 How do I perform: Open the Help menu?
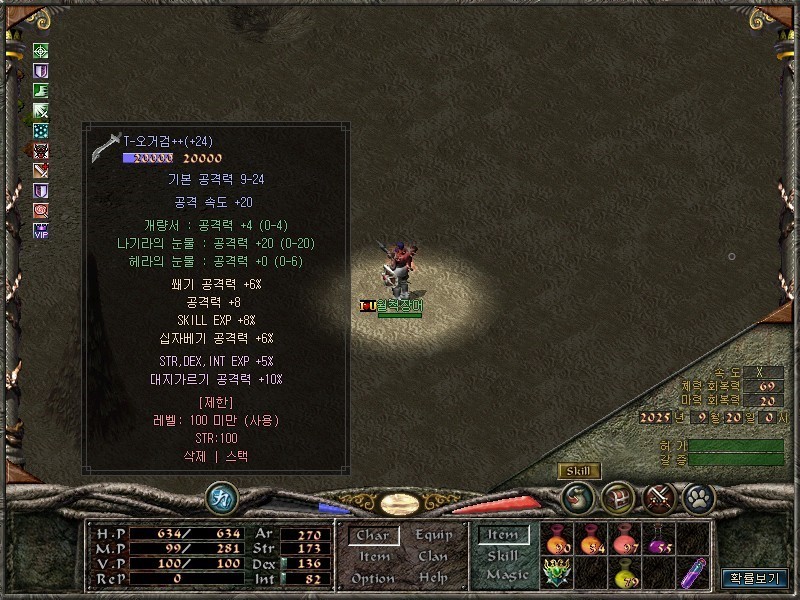(x=433, y=578)
